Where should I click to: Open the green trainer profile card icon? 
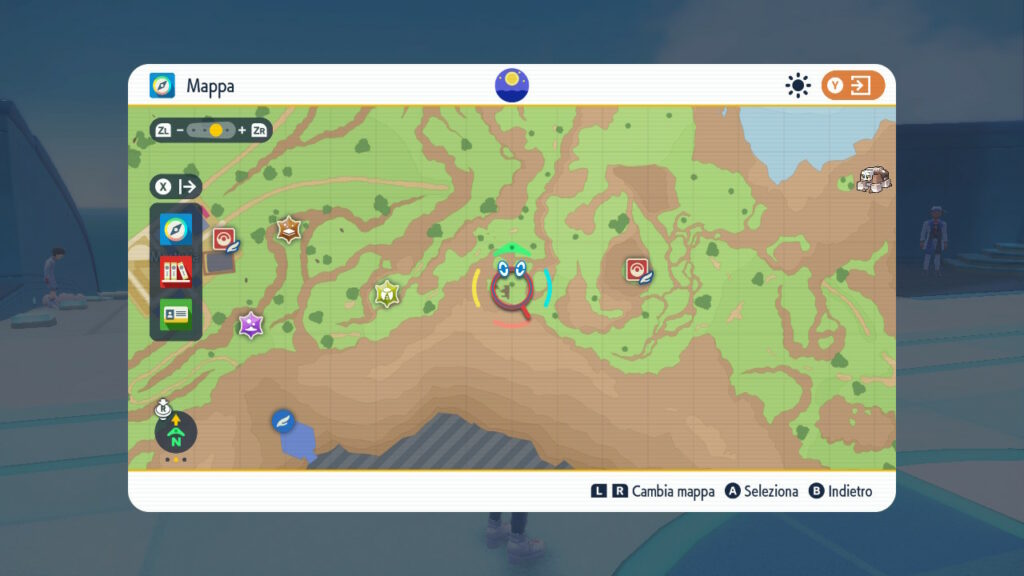pyautogui.click(x=176, y=314)
